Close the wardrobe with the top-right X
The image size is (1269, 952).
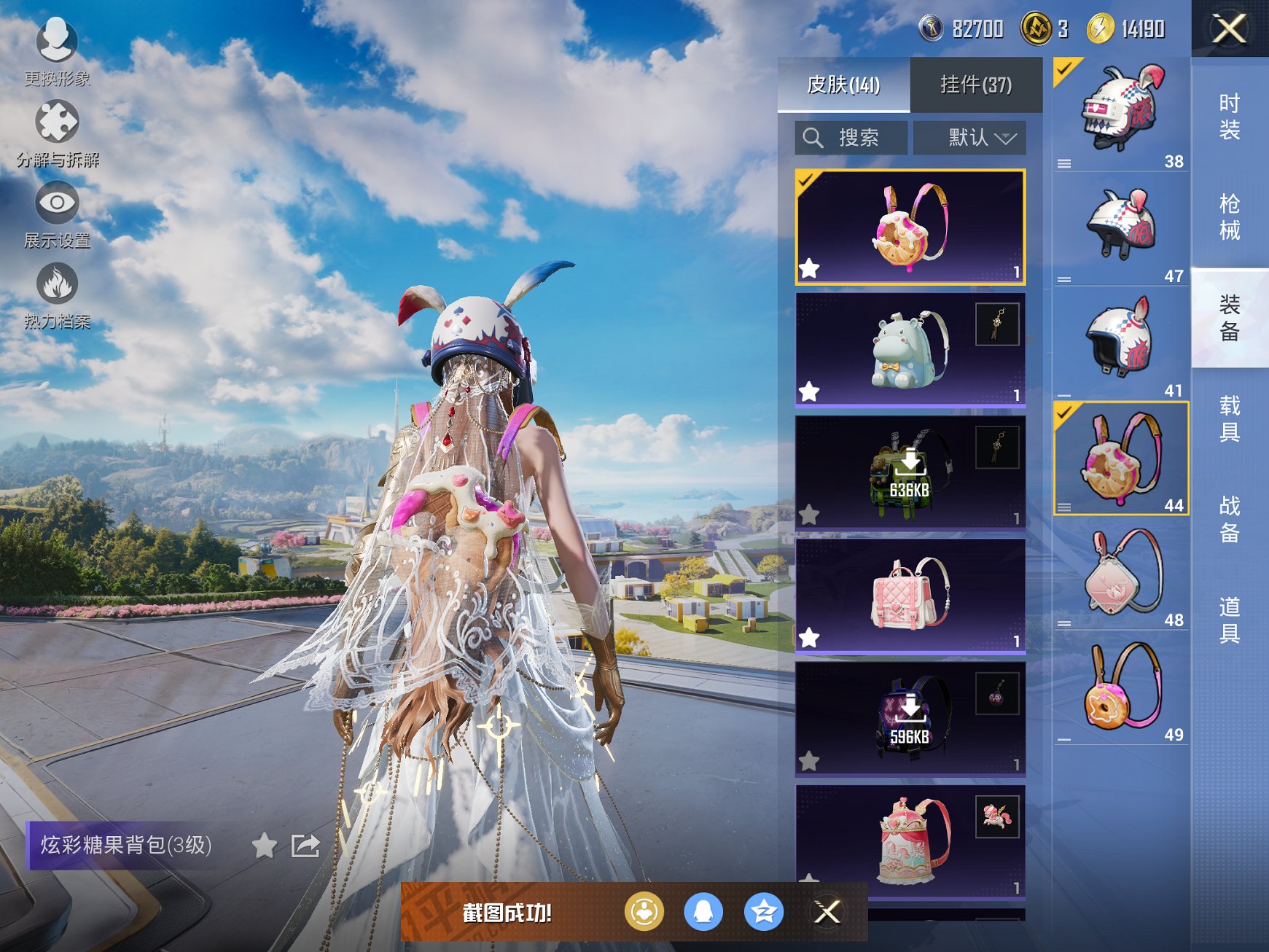[x=1229, y=29]
